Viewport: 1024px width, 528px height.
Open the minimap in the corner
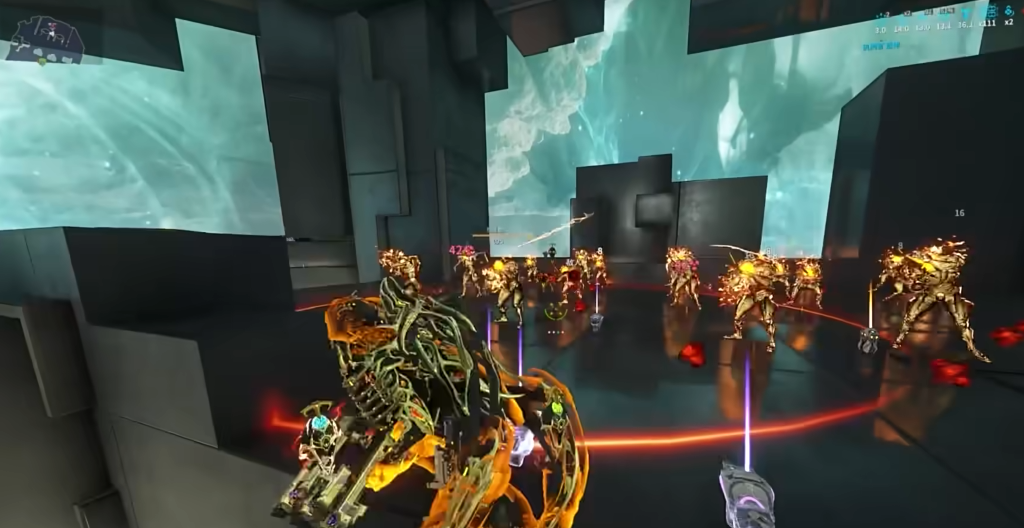[x=45, y=38]
